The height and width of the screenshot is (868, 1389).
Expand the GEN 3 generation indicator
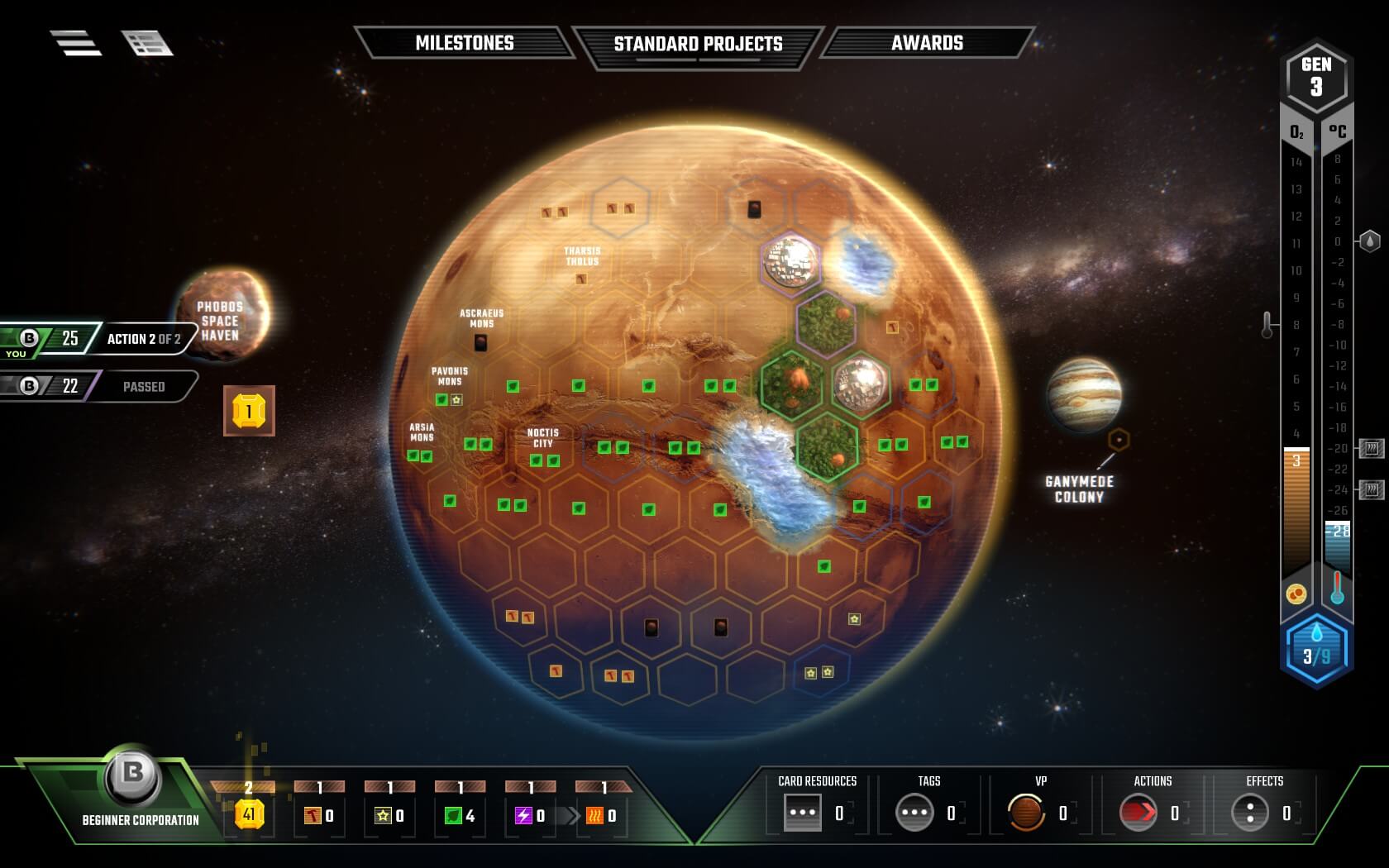(x=1318, y=74)
